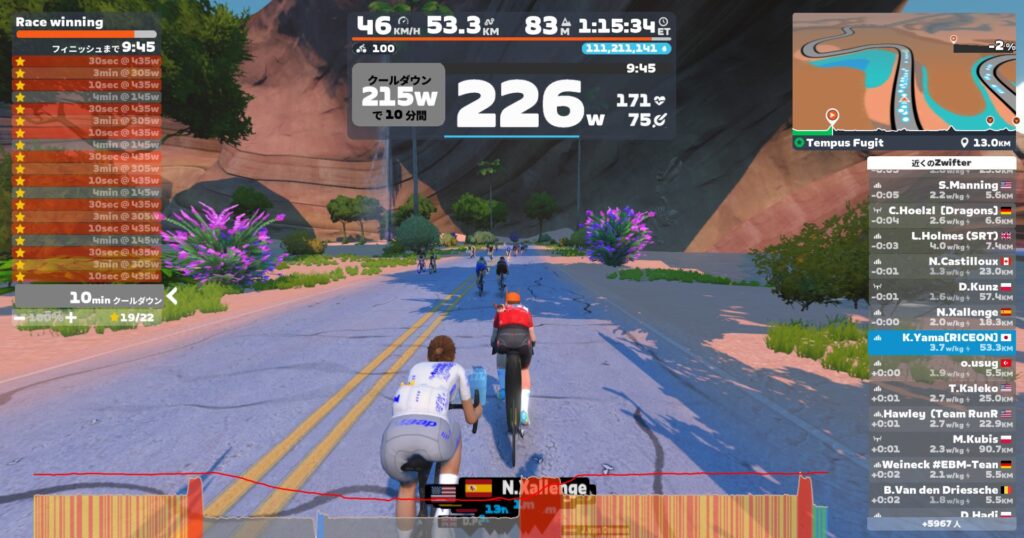The width and height of the screenshot is (1024, 538).
Task: Choose T.Kaleko from nearby Zwifters
Action: (941, 393)
